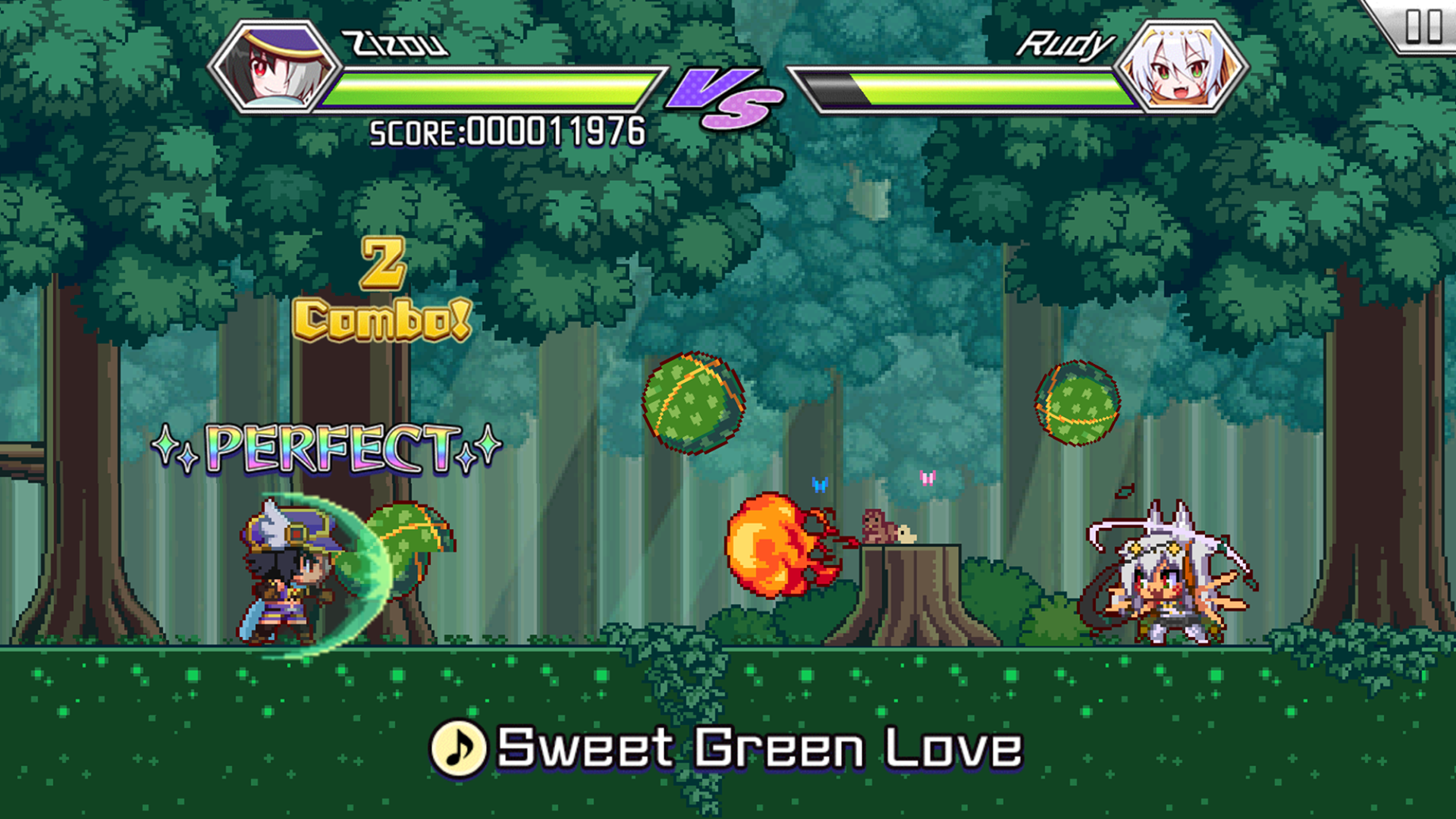Select Rudy's character portrait

pos(1181,67)
